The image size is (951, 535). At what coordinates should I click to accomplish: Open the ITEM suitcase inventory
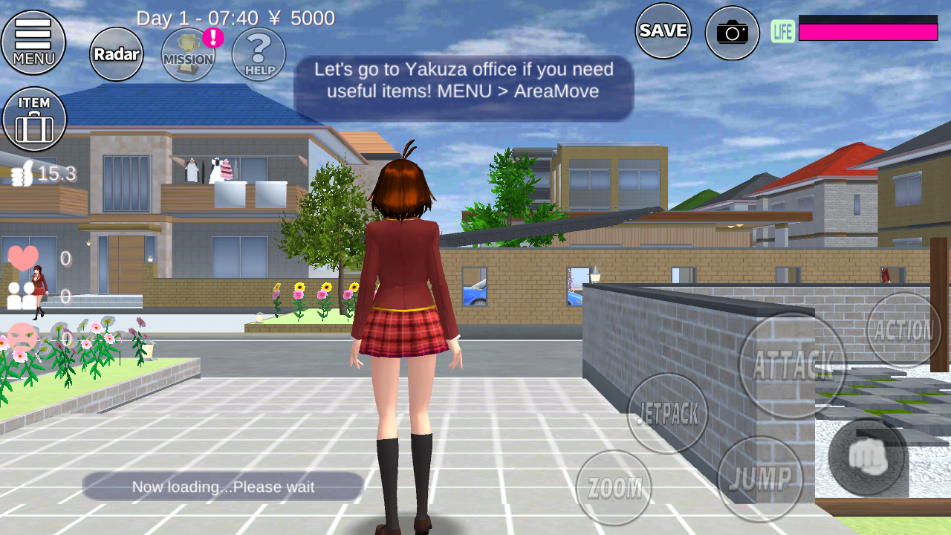pyautogui.click(x=34, y=119)
